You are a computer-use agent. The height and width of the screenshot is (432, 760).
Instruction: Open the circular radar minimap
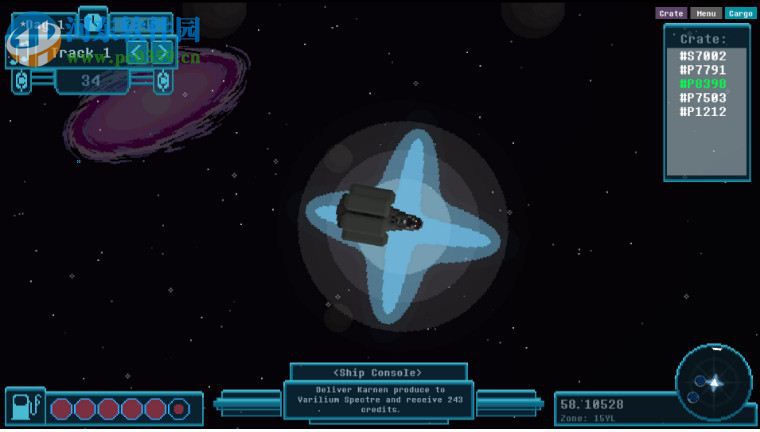713,382
